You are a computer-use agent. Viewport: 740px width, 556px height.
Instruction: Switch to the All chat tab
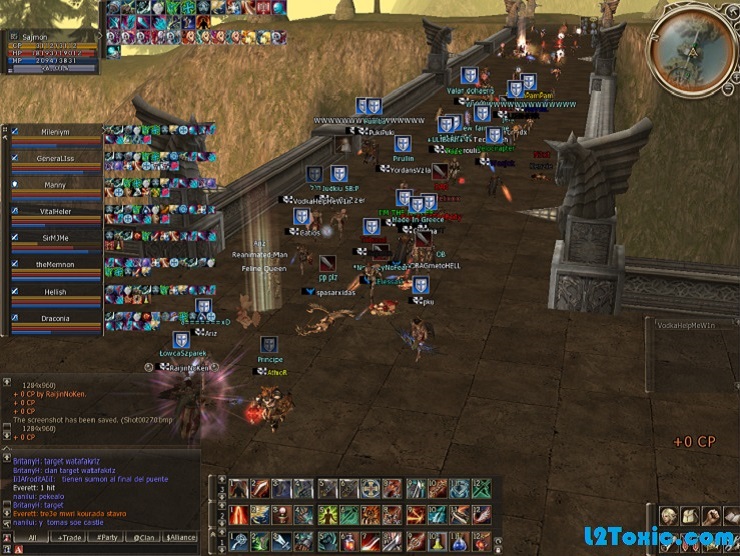click(32, 537)
